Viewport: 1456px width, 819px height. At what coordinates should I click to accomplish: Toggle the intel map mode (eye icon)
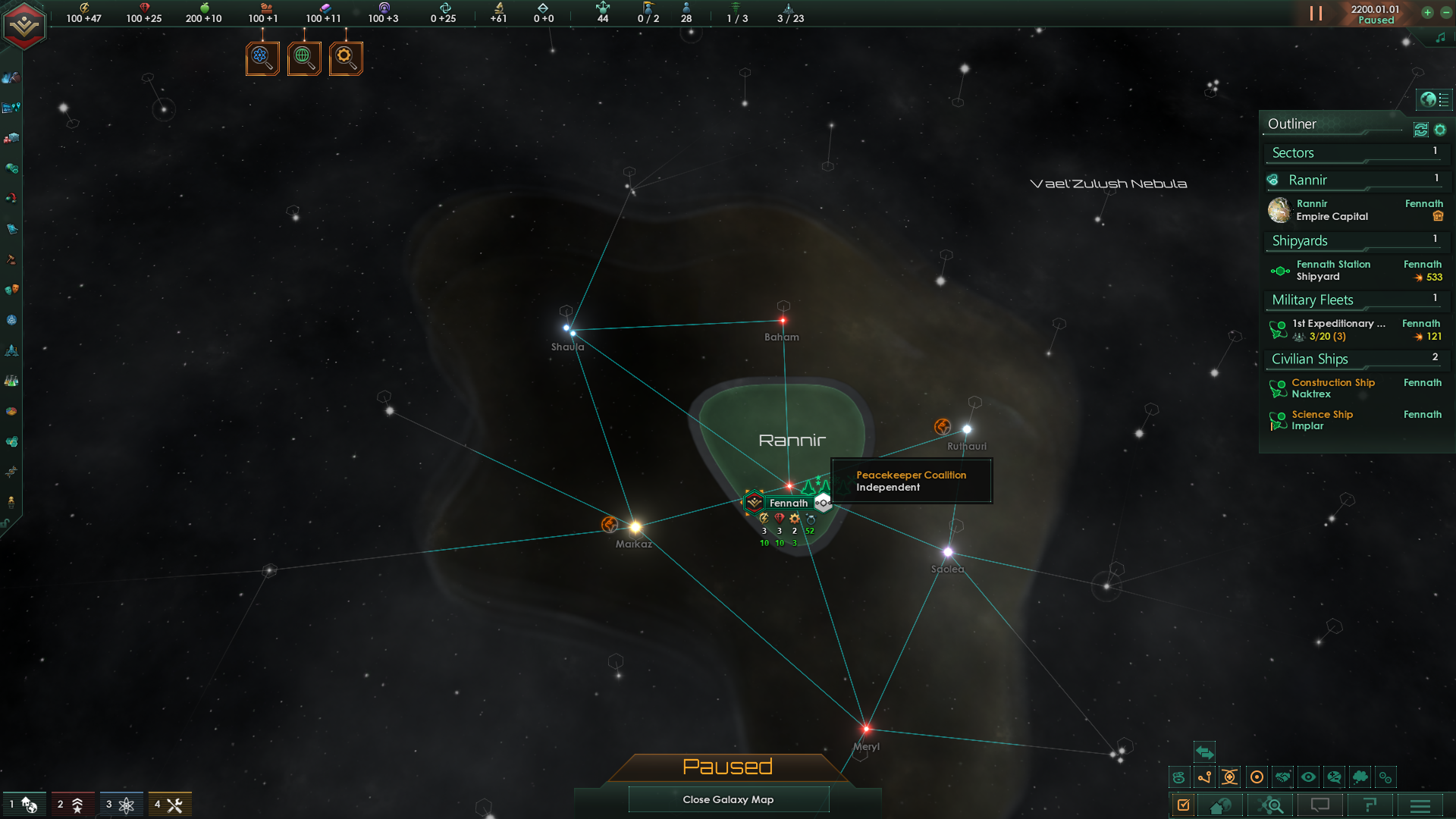[1308, 777]
